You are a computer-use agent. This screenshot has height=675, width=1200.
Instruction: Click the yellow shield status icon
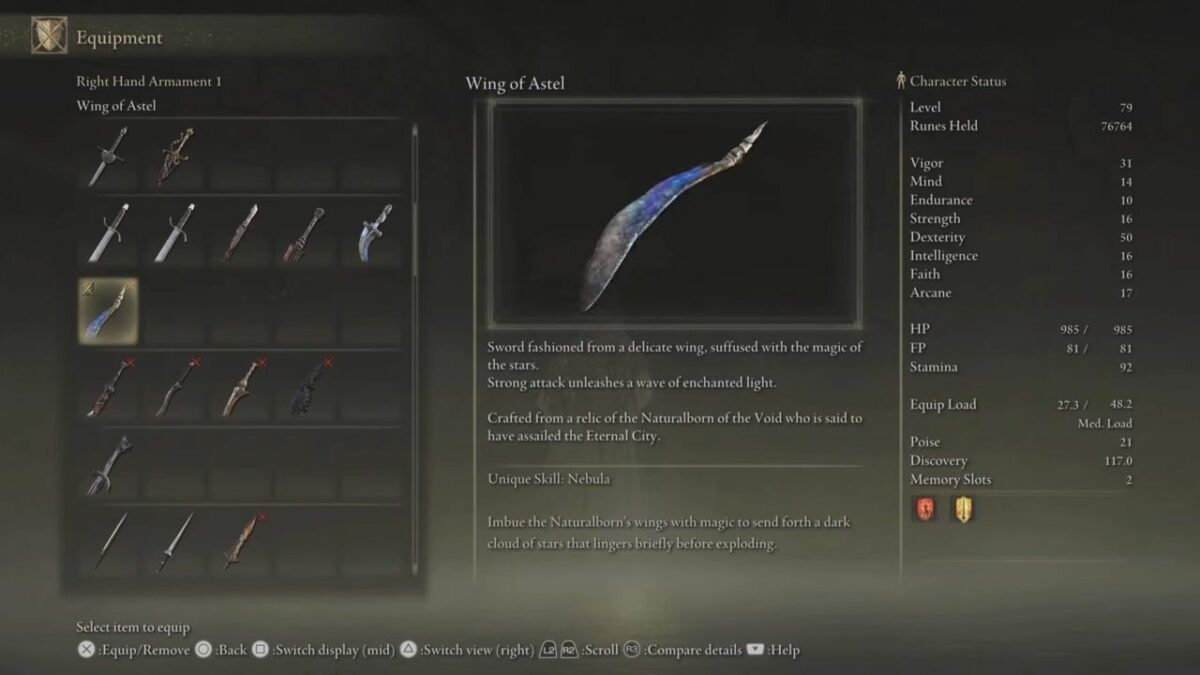[962, 510]
